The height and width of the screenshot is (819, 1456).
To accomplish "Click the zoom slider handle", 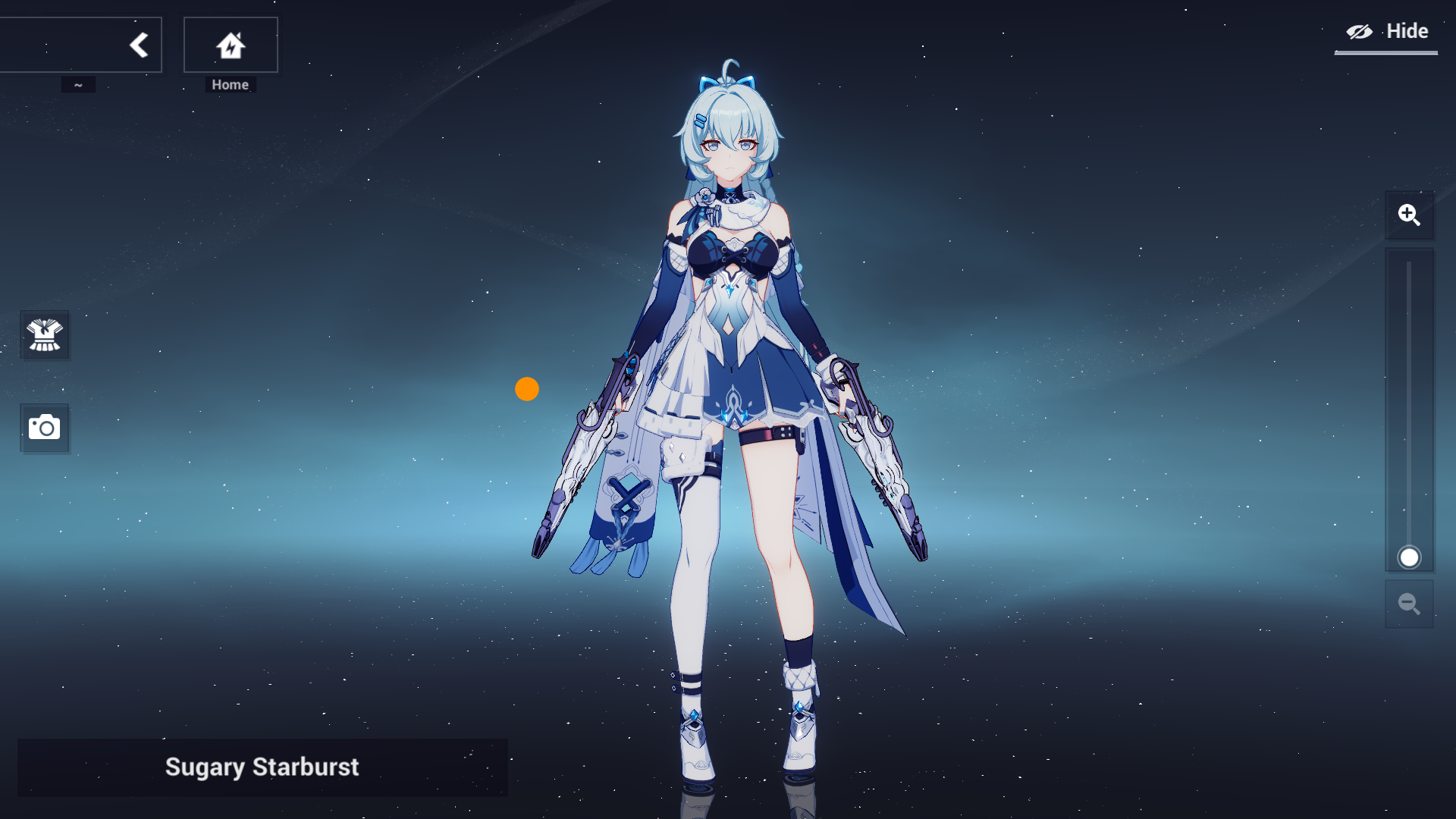I will [1409, 557].
